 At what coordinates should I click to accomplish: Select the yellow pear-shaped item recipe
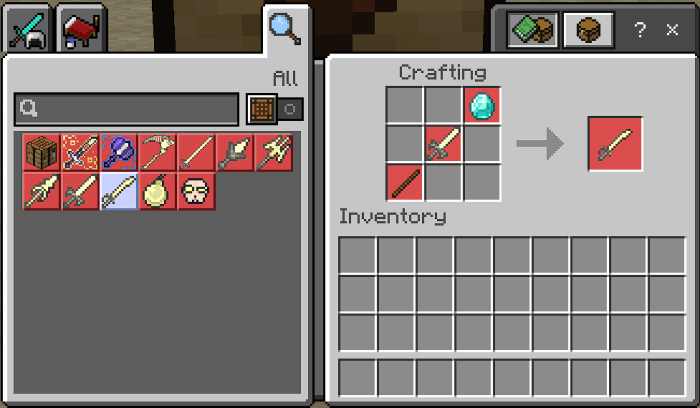click(157, 191)
